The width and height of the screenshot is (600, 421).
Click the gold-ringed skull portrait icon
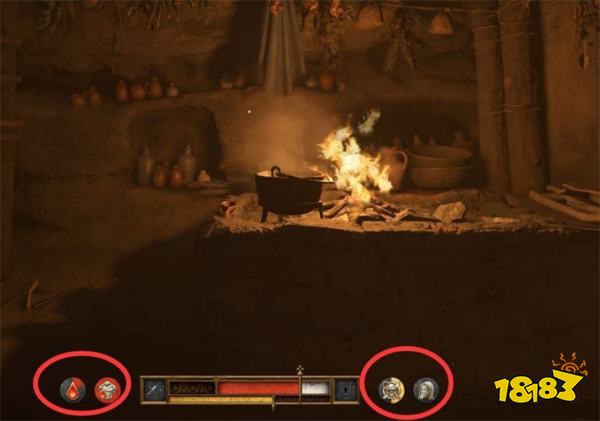coord(392,388)
